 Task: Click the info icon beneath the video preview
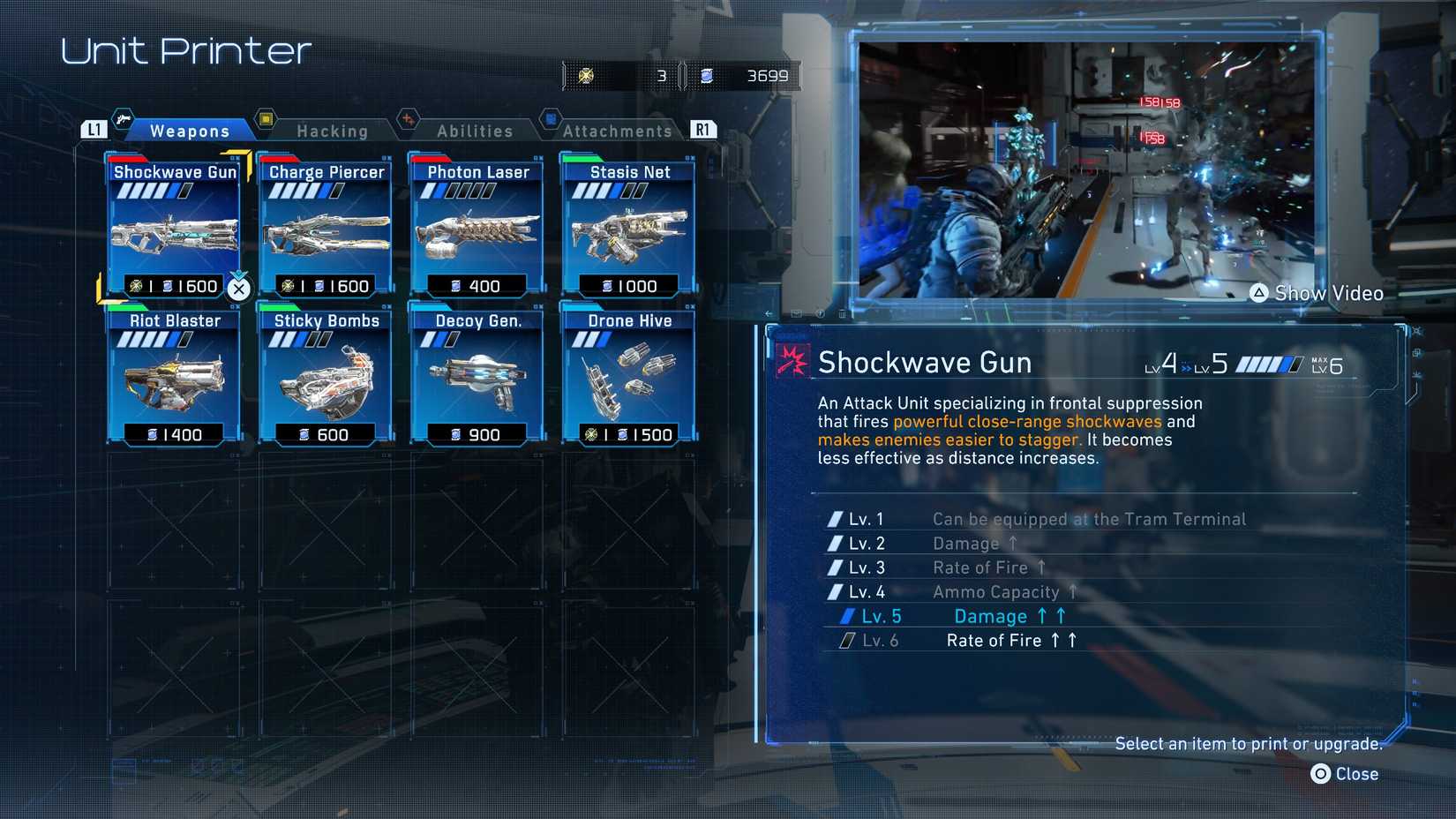click(x=821, y=314)
